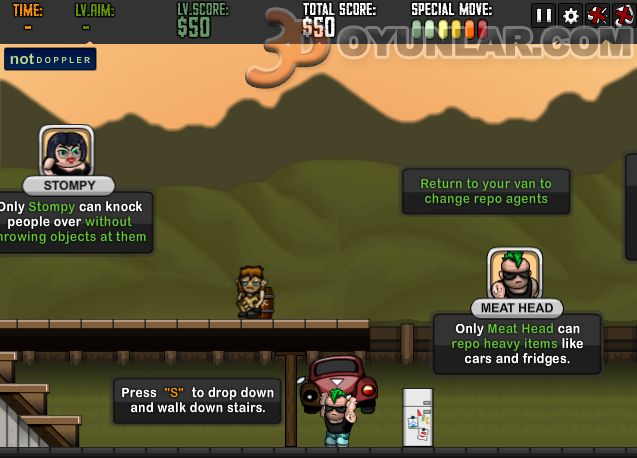Click the NotDoppler logo link

click(50, 59)
